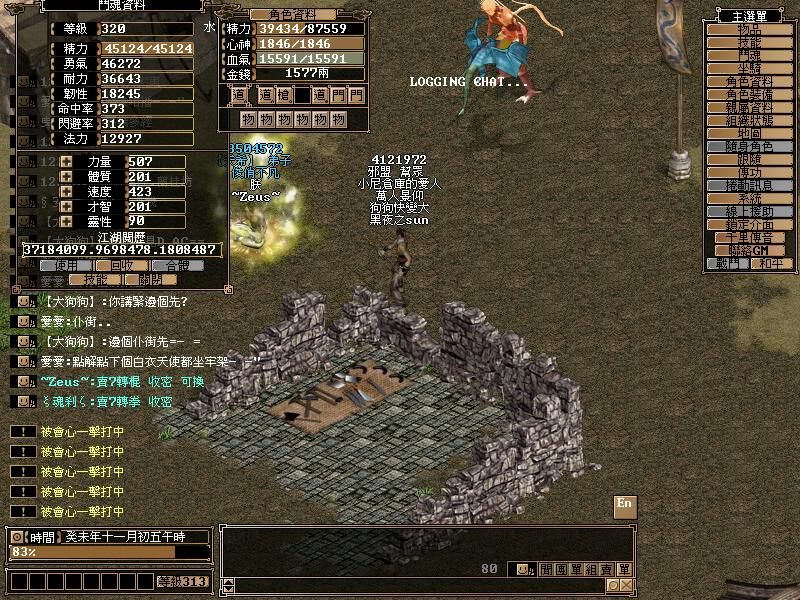Image resolution: width=800 pixels, height=600 pixels.
Task: Open the 物品 items menu entry
Action: pos(749,30)
